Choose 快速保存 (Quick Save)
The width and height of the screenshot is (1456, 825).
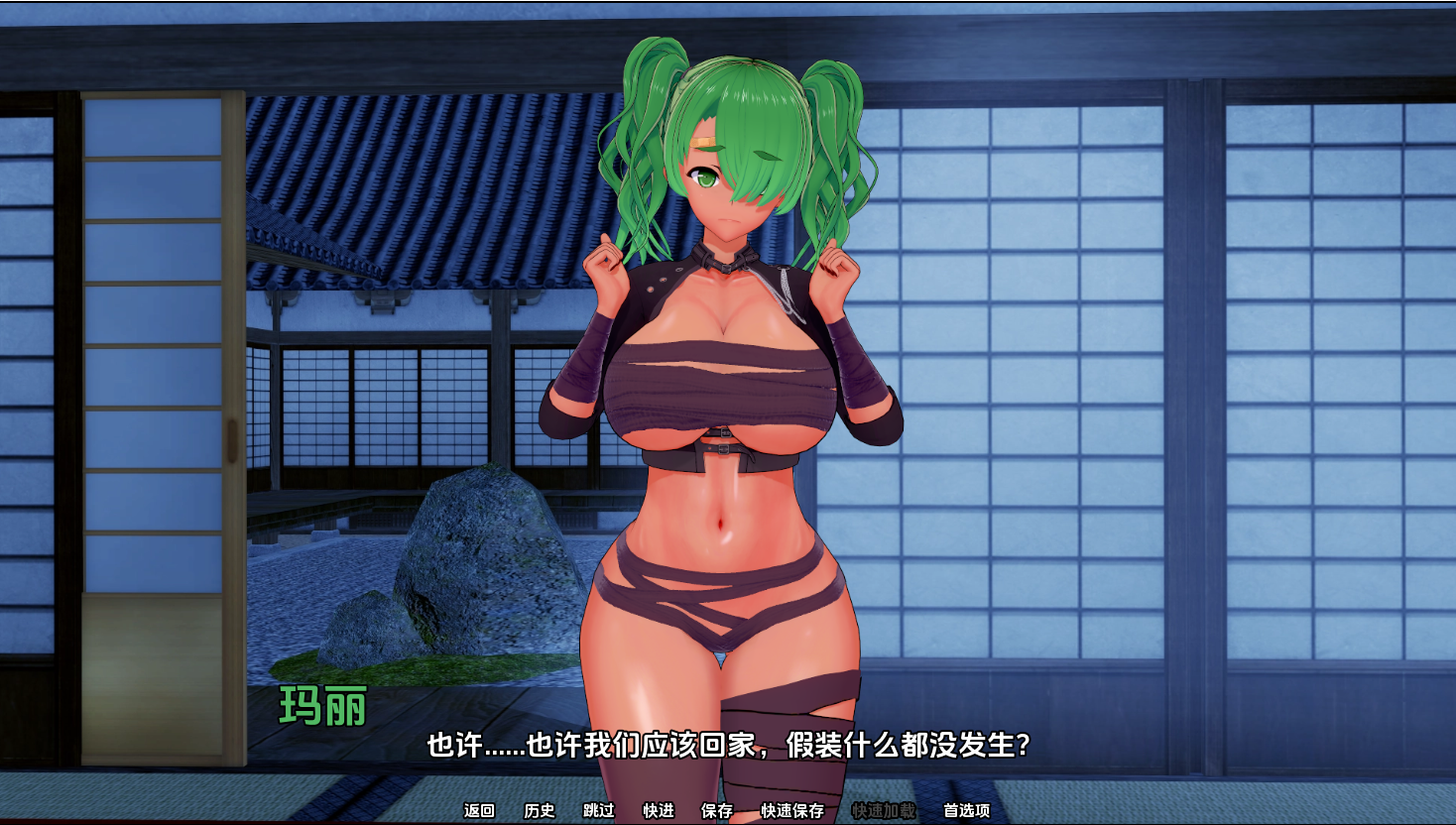[791, 810]
